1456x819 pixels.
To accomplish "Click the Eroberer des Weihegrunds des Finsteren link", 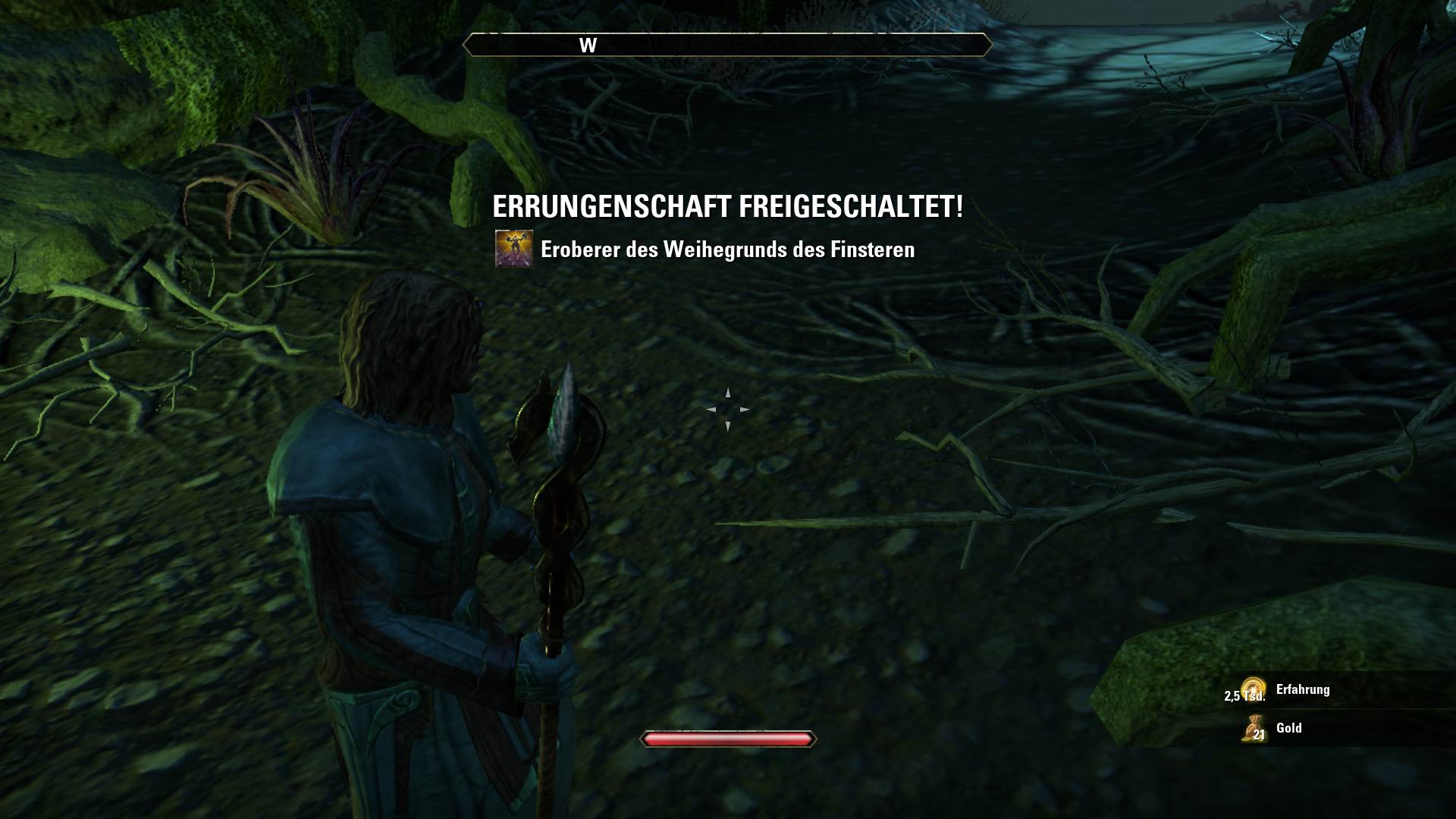I will 728,249.
